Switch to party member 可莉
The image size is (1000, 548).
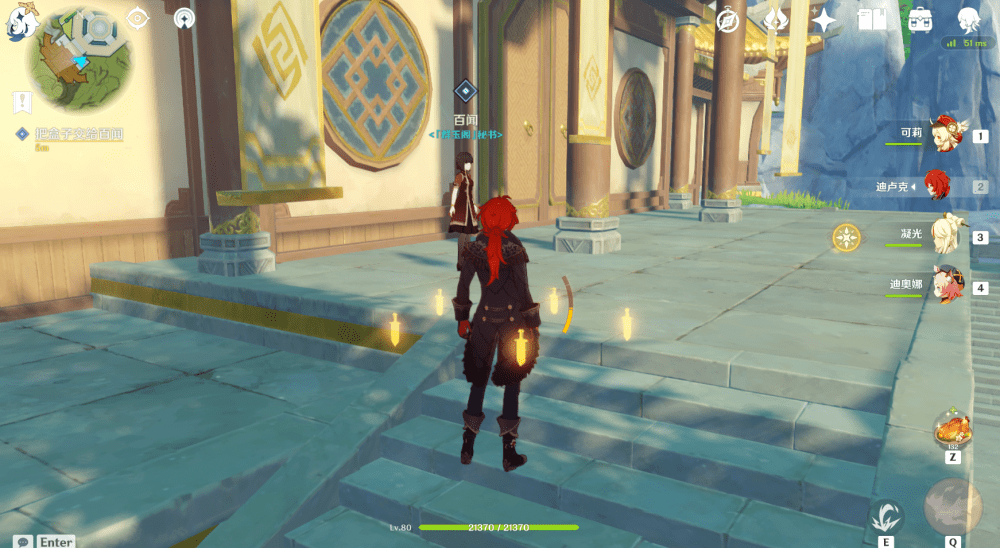944,134
